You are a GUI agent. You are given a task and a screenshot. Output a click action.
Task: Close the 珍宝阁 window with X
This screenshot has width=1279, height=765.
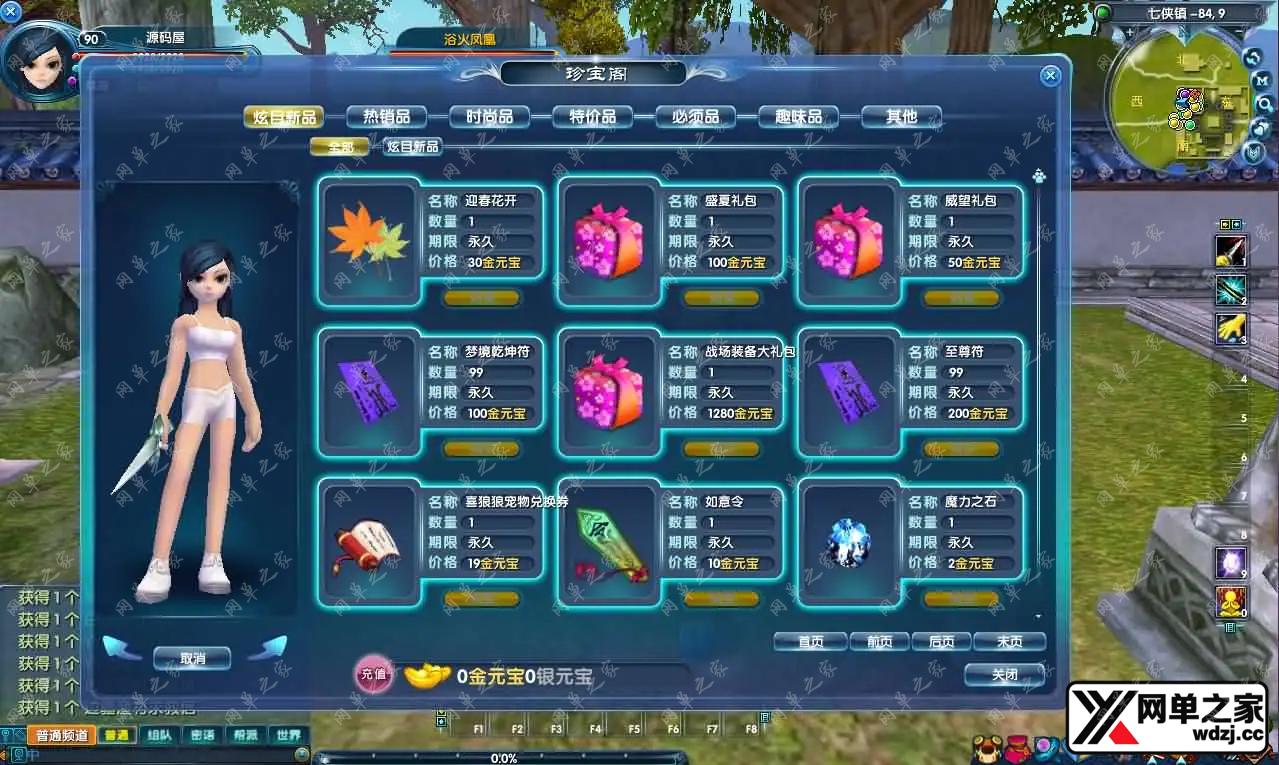click(x=1050, y=75)
